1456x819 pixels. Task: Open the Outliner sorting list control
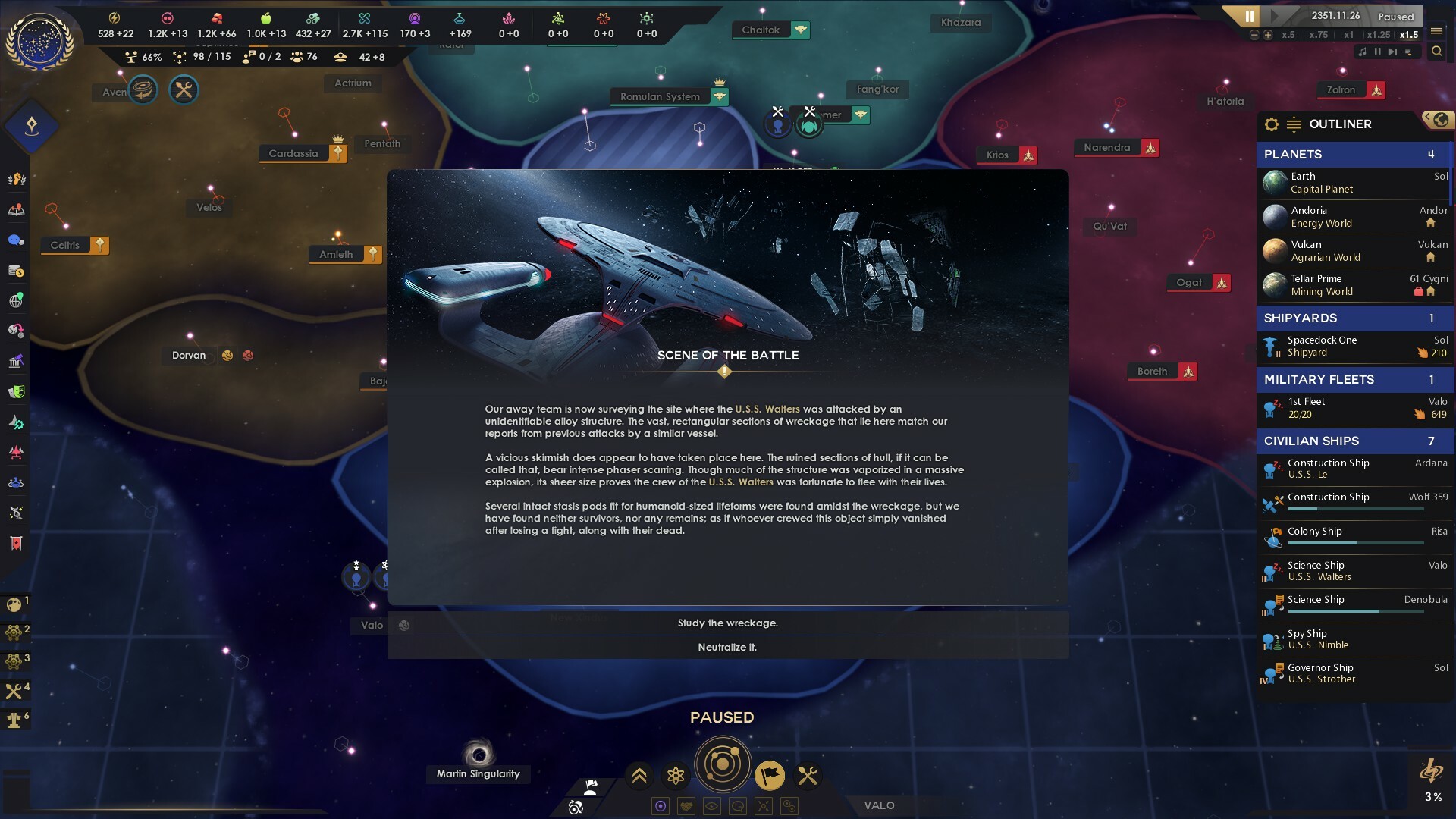coord(1294,124)
